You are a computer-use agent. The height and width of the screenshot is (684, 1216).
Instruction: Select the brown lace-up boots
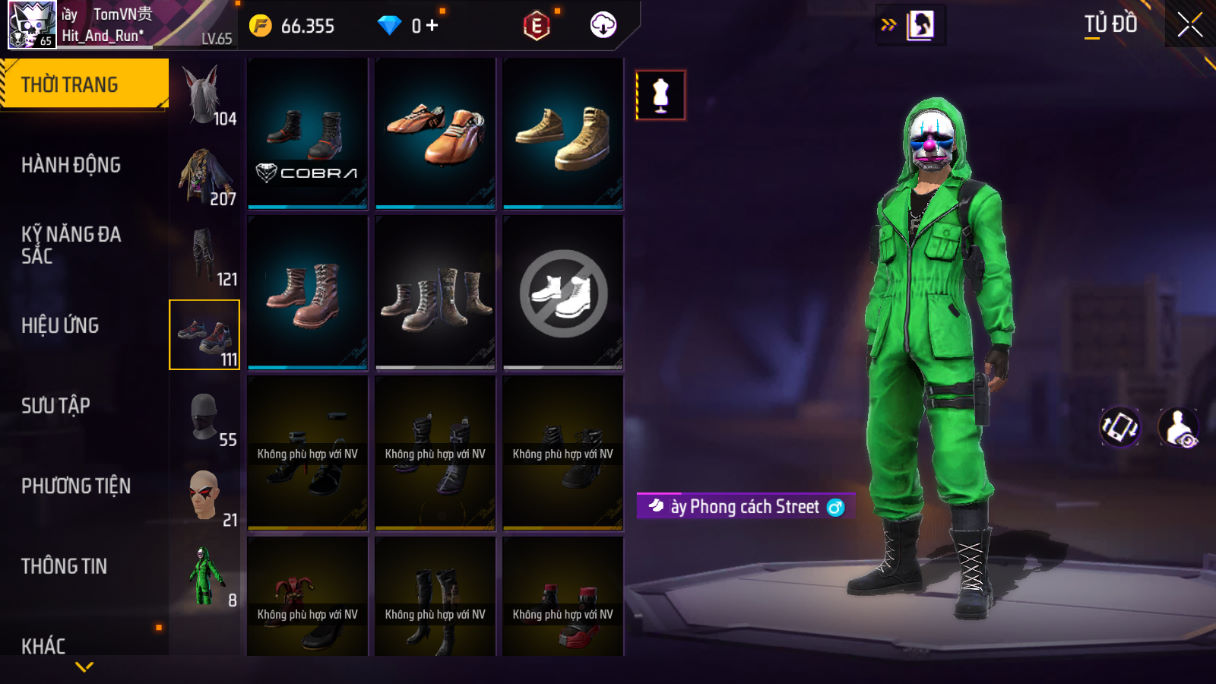tap(308, 292)
